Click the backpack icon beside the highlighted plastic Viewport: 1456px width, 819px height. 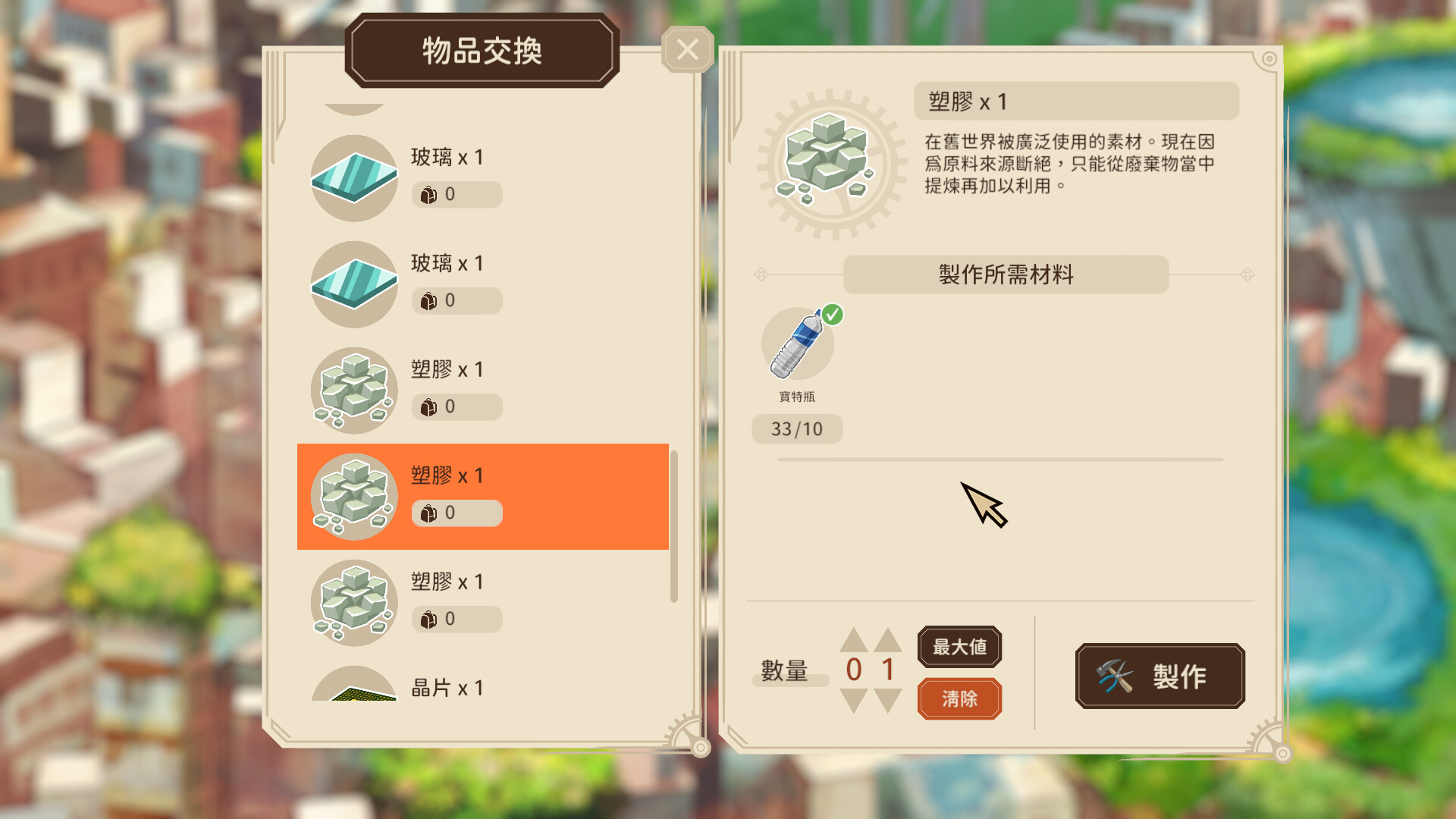[429, 513]
